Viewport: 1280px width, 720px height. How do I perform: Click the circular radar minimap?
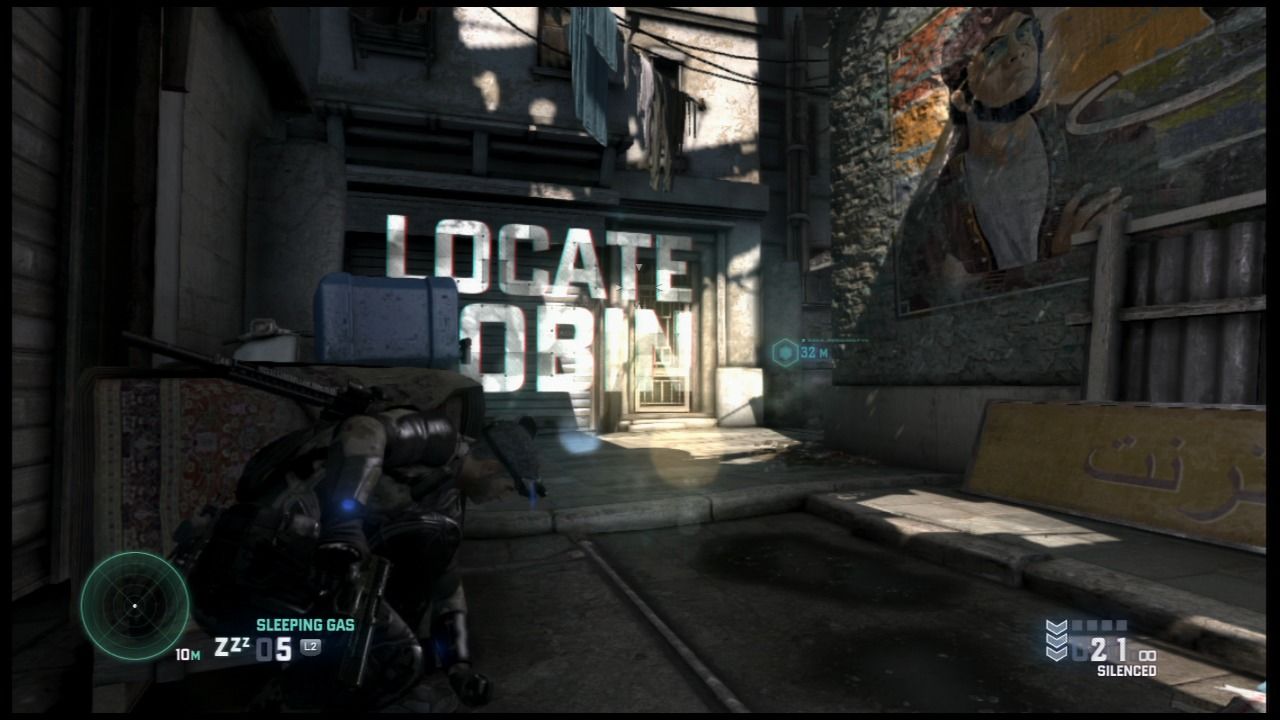(x=134, y=606)
